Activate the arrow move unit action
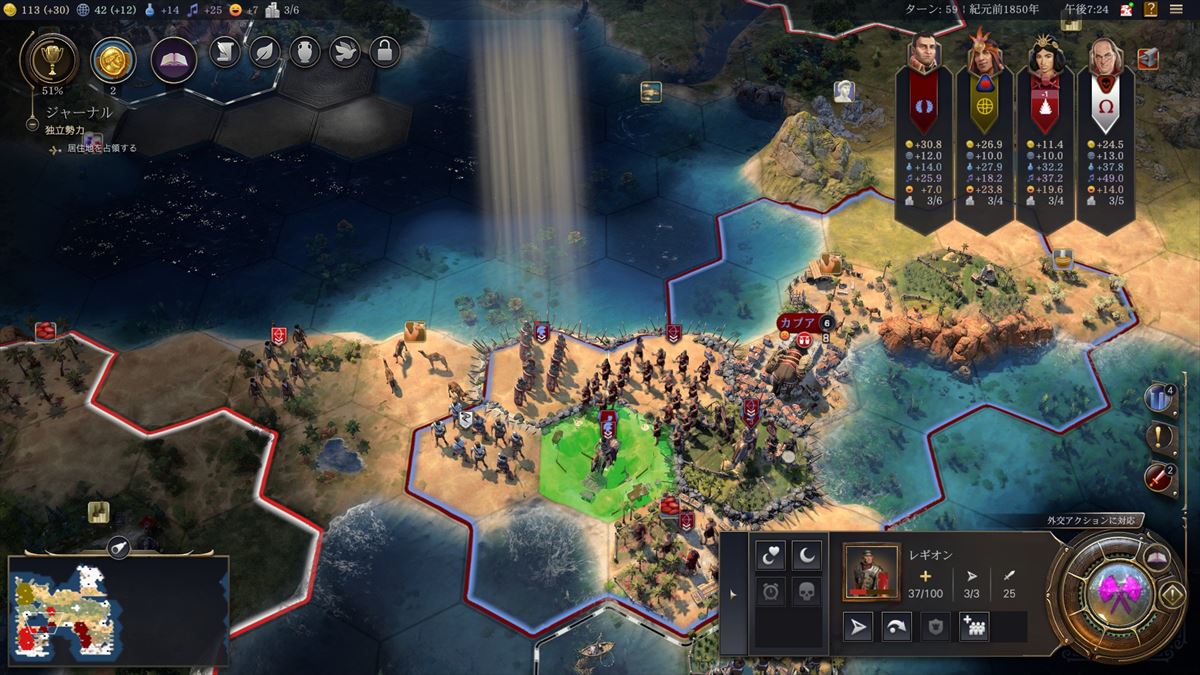Screen dimensions: 1200x675 coord(858,627)
